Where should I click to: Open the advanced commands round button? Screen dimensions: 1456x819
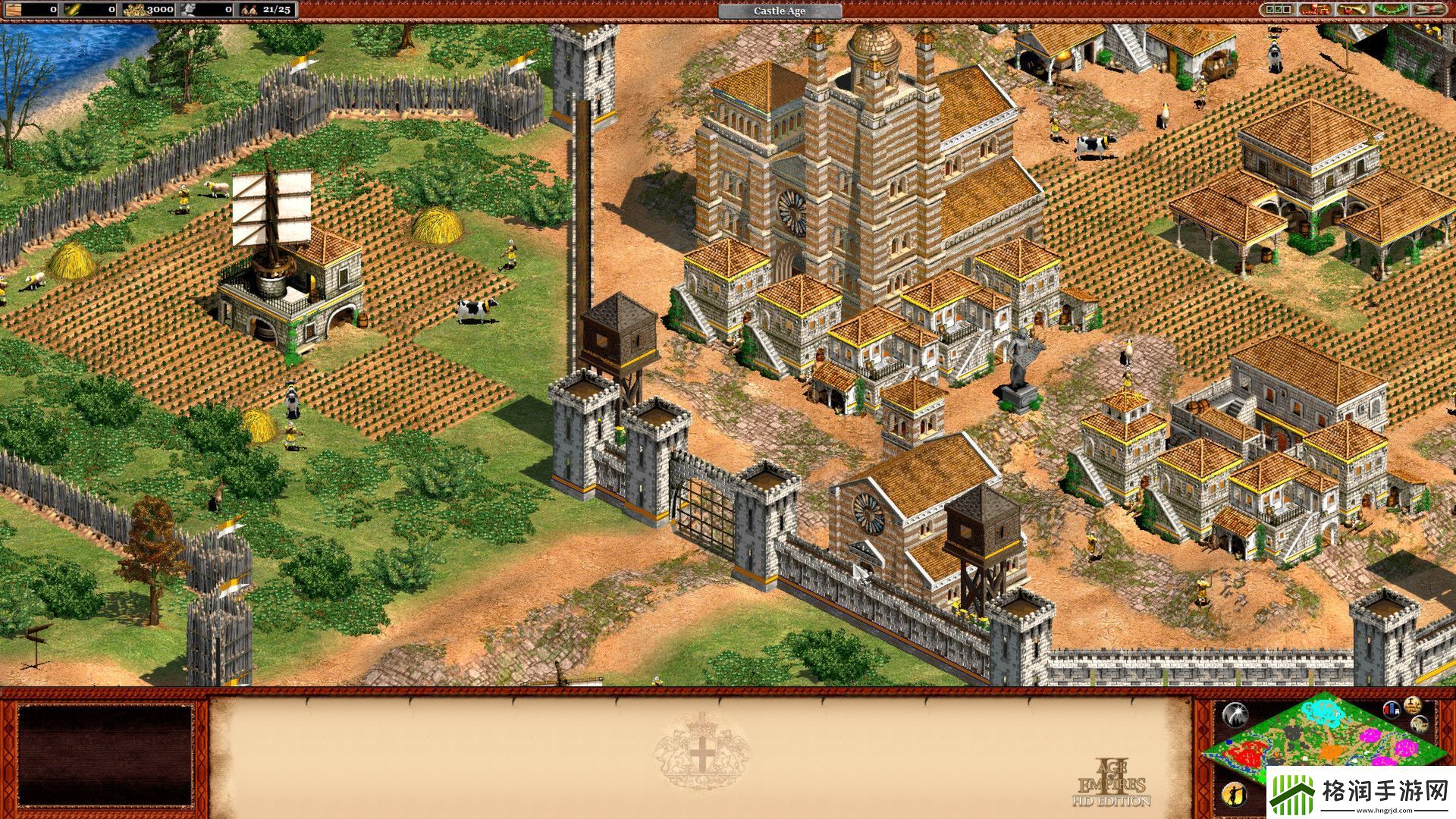[1412, 704]
